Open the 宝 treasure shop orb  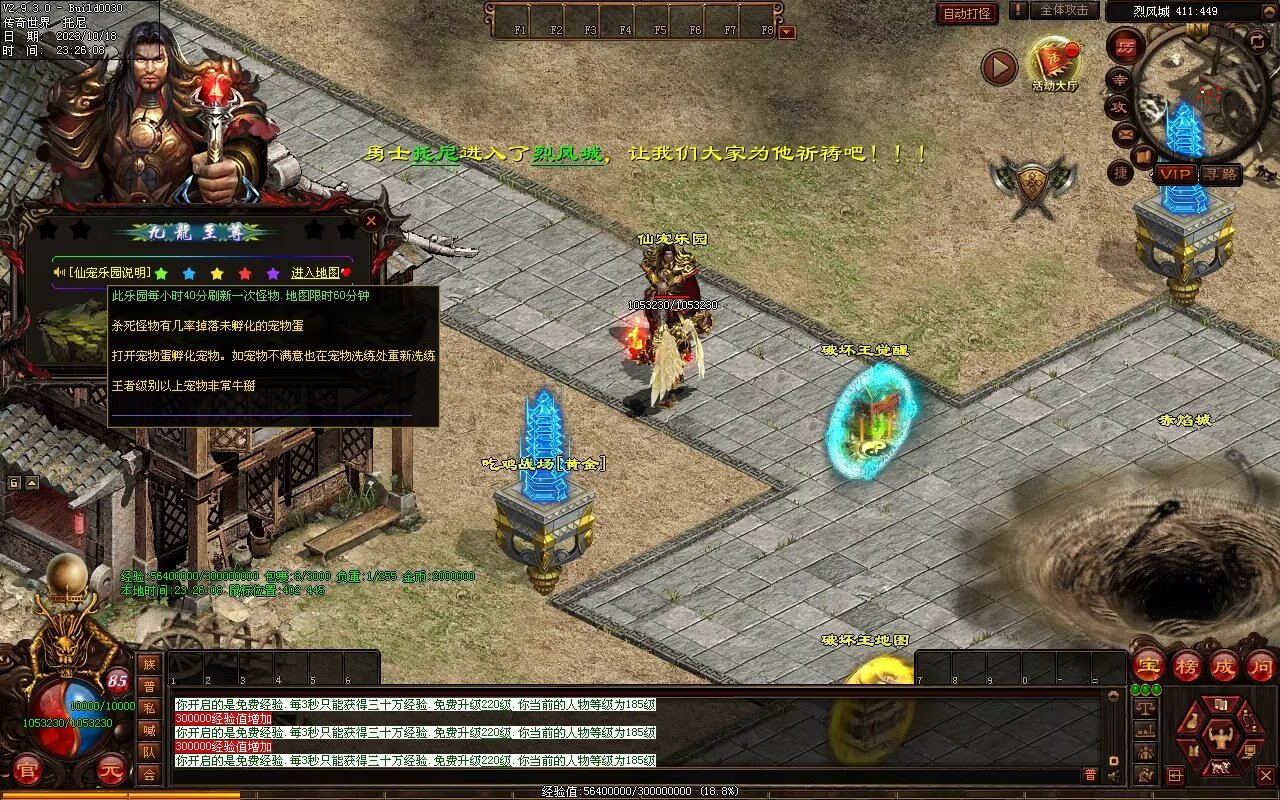(x=1148, y=666)
